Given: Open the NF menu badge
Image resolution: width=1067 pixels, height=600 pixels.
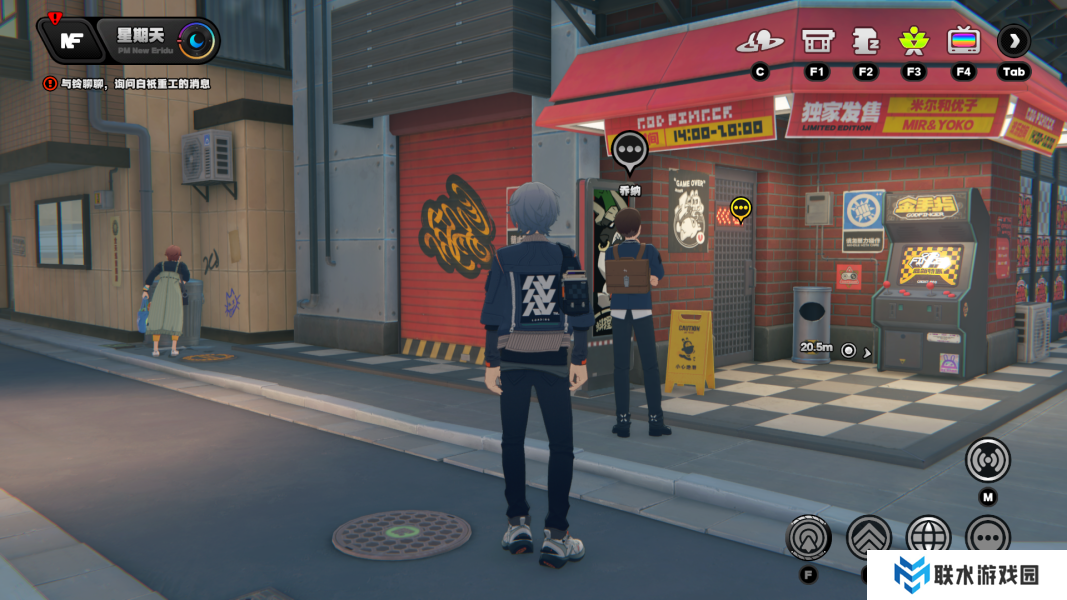Looking at the screenshot, I should coord(70,40).
